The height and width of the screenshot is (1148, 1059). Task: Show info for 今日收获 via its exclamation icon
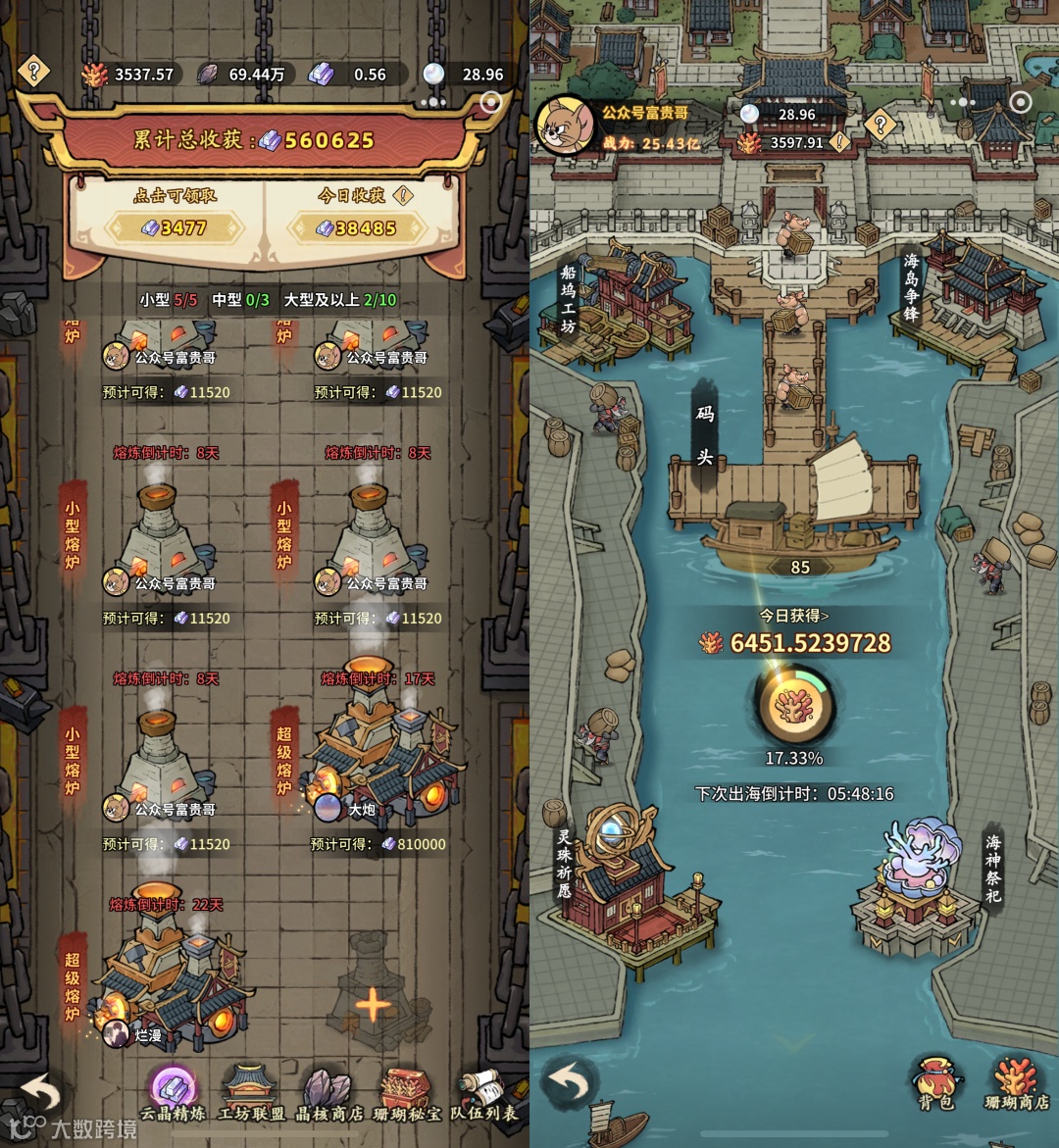[402, 195]
